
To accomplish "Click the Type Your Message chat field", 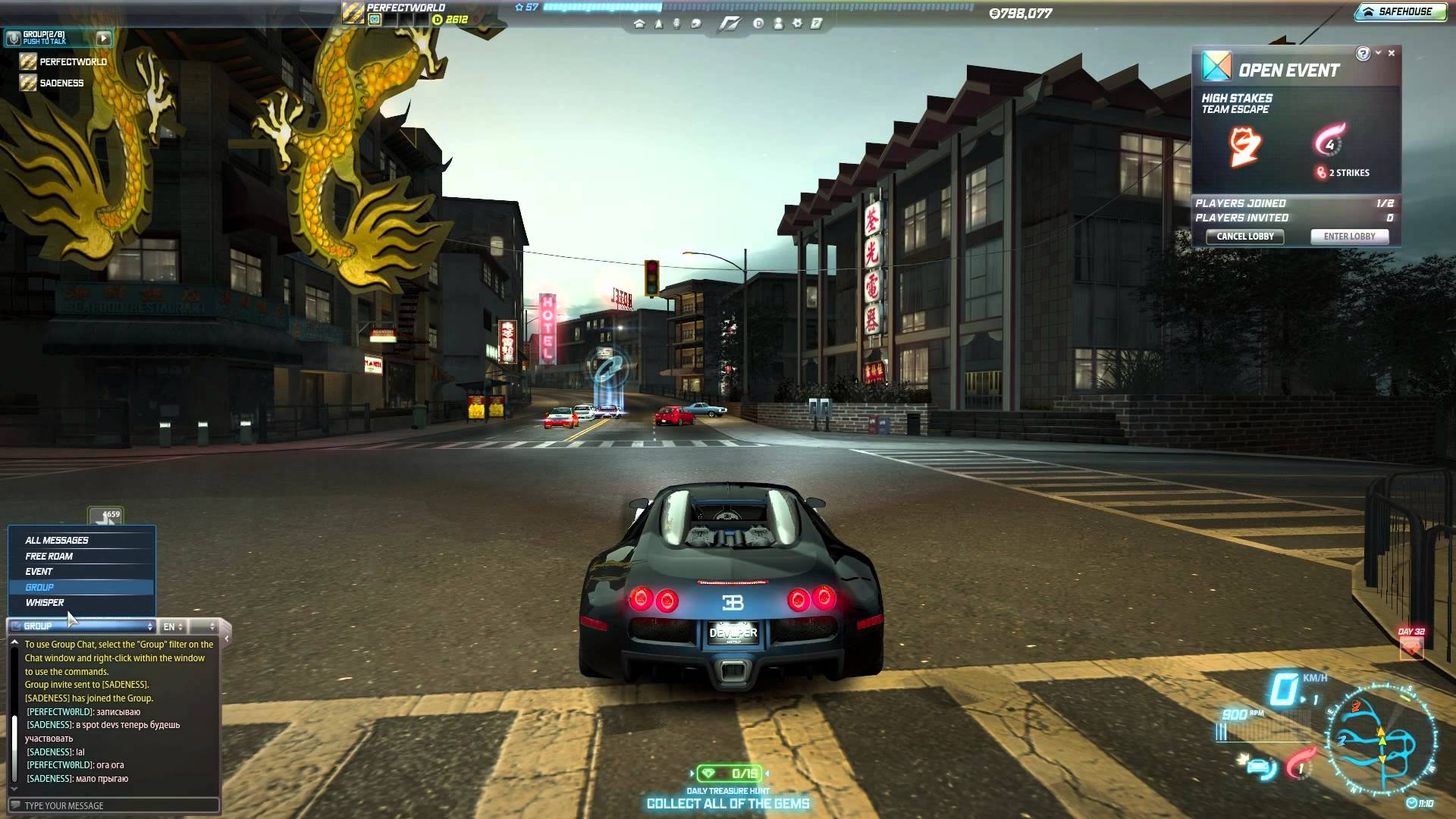I will (x=114, y=805).
